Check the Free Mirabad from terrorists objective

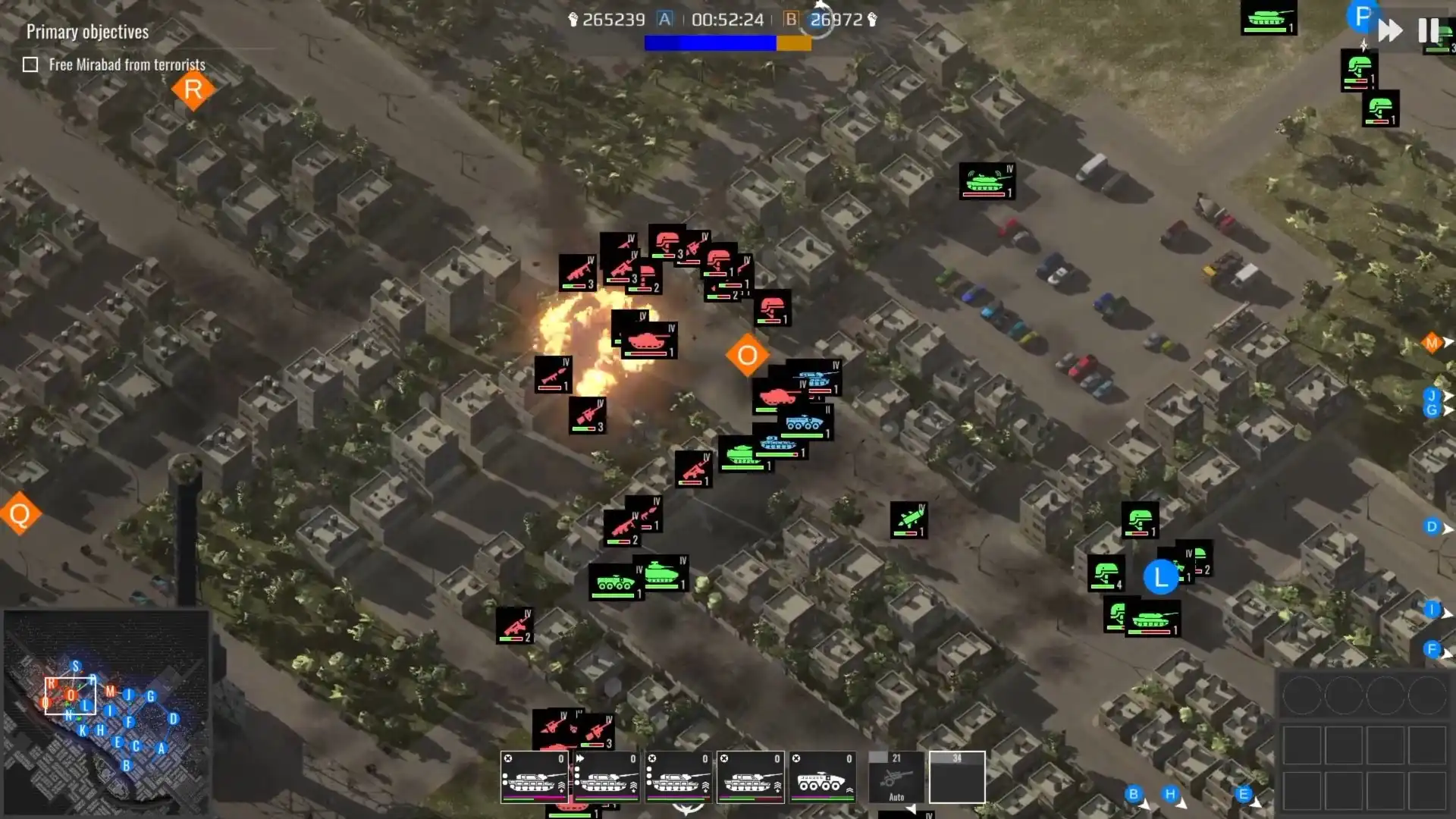pyautogui.click(x=29, y=64)
